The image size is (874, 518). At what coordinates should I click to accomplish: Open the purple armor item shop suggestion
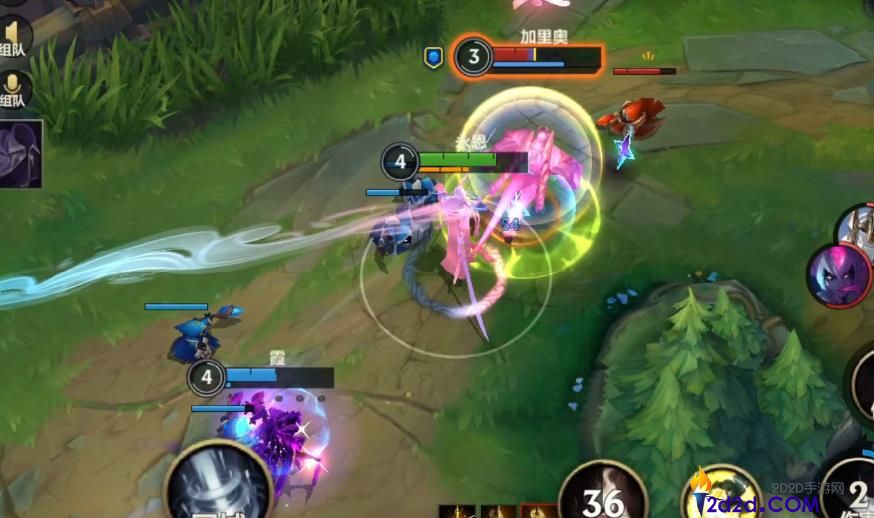pos(20,154)
